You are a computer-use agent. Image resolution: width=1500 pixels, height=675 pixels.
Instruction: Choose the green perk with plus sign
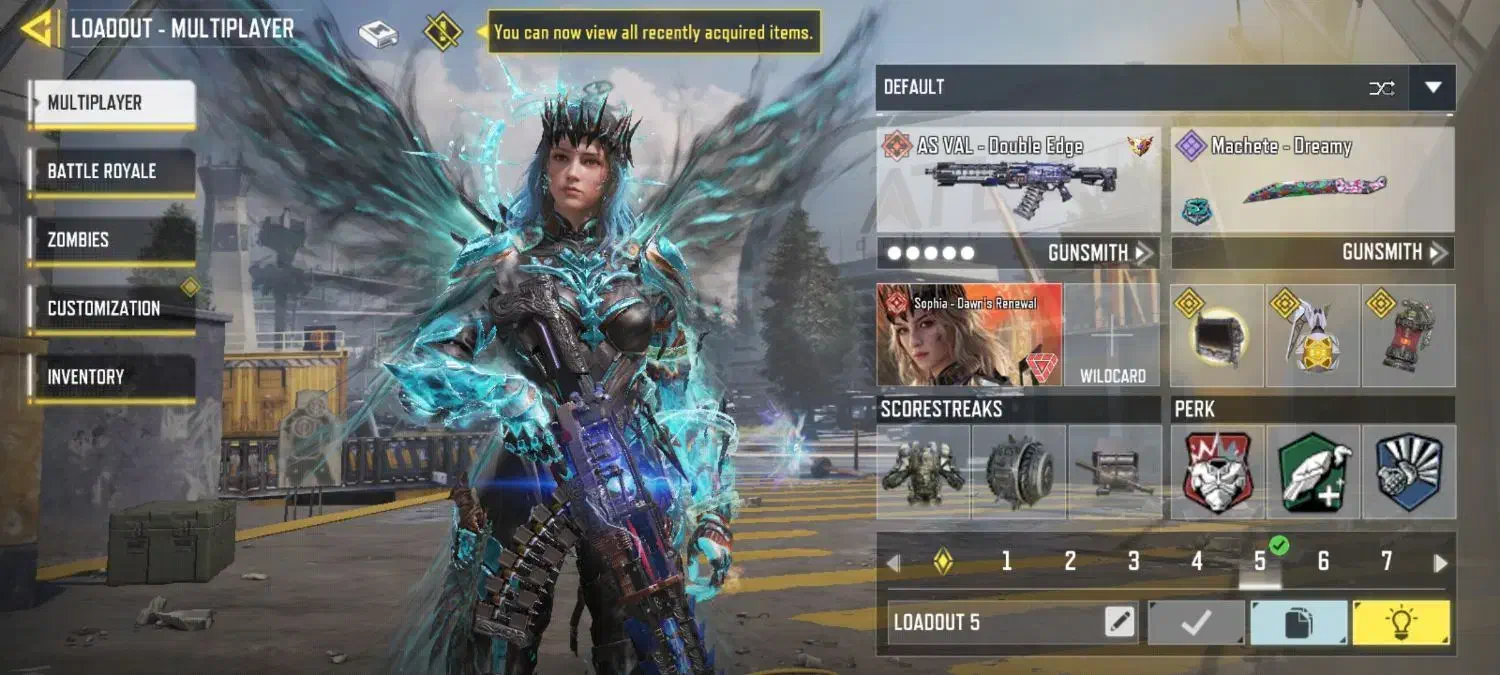1313,472
